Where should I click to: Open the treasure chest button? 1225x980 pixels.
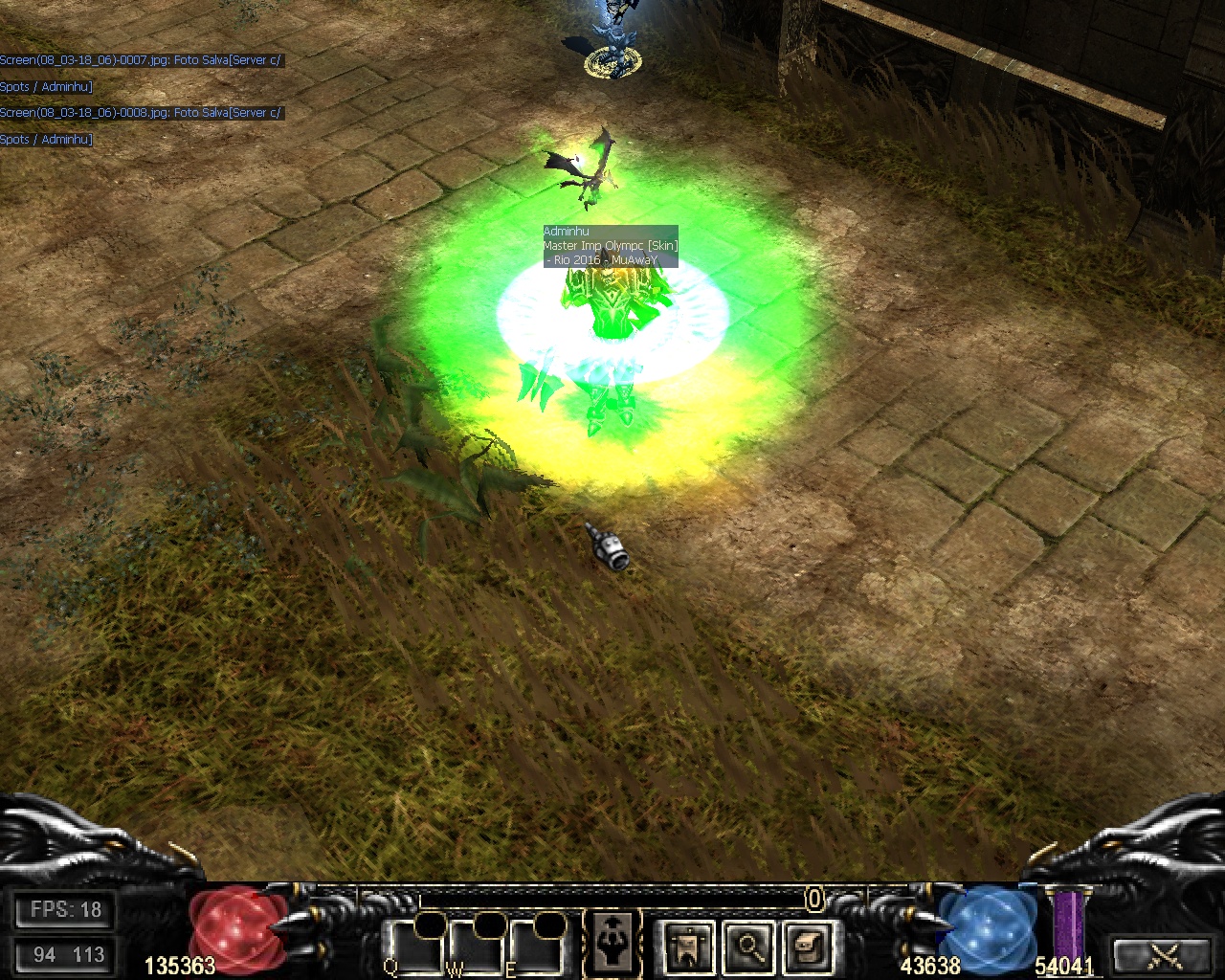(807, 947)
